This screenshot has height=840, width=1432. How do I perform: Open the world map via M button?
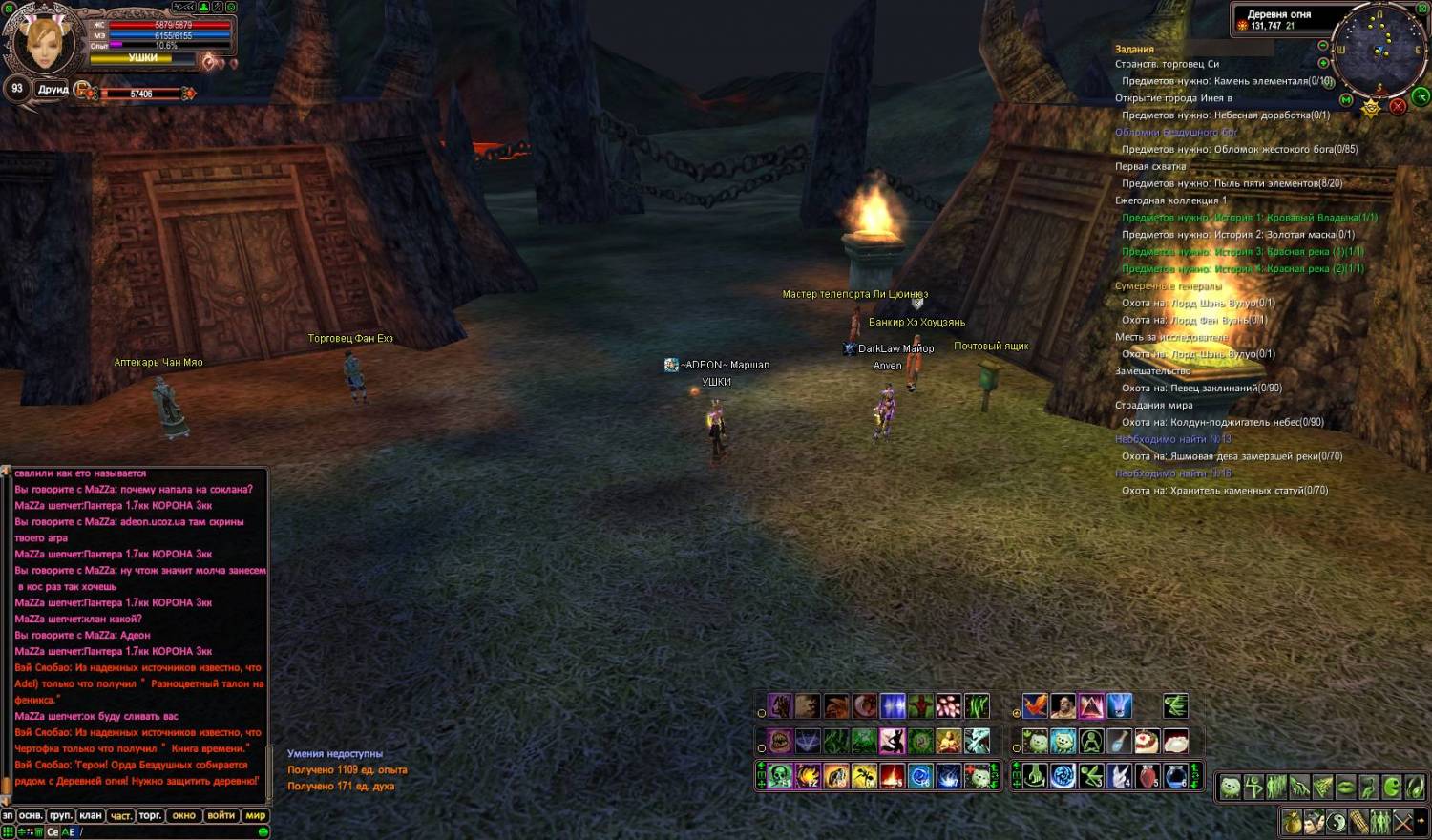click(x=1346, y=99)
